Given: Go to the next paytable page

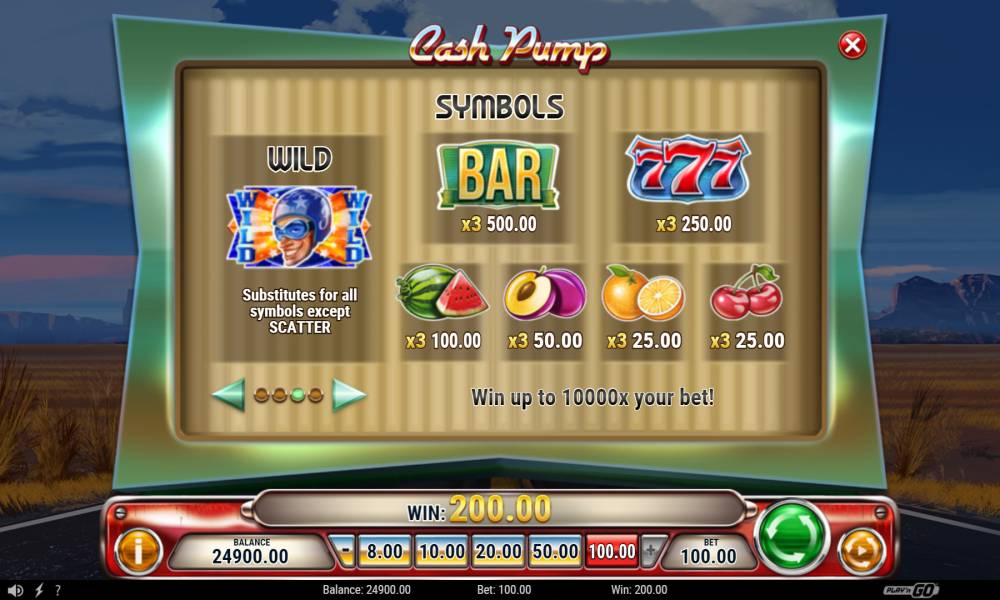Looking at the screenshot, I should click(x=349, y=395).
